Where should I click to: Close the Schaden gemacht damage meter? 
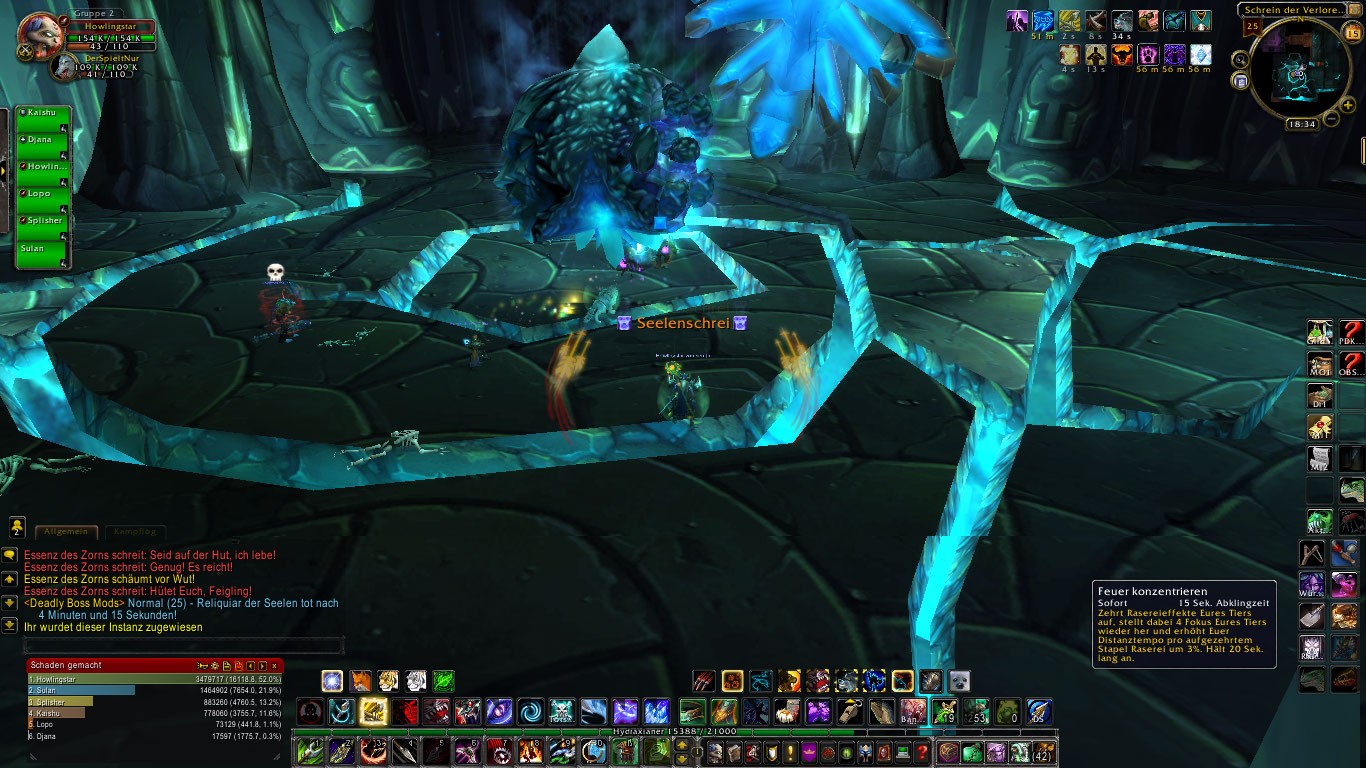275,665
